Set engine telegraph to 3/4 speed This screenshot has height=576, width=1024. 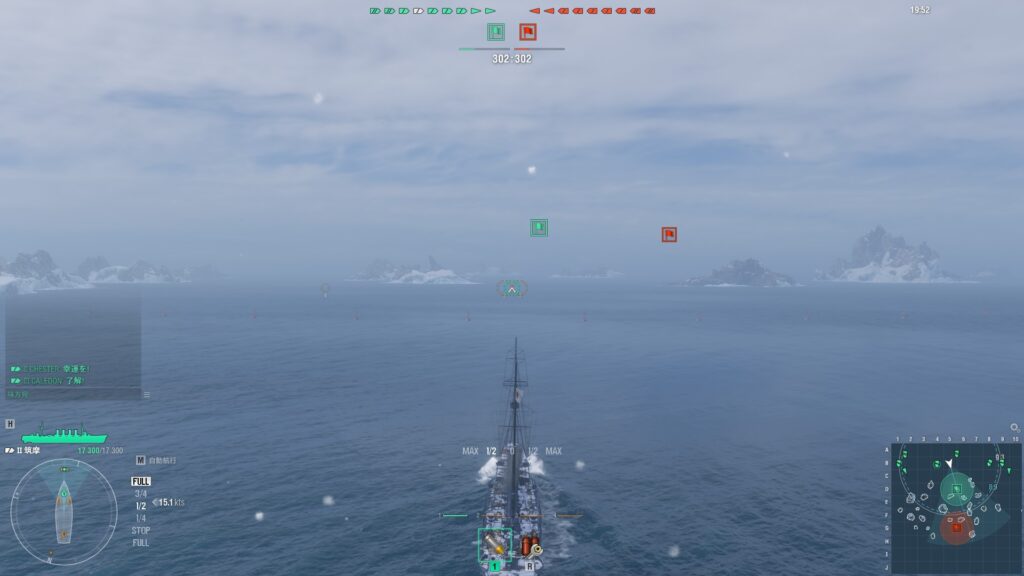(x=140, y=494)
